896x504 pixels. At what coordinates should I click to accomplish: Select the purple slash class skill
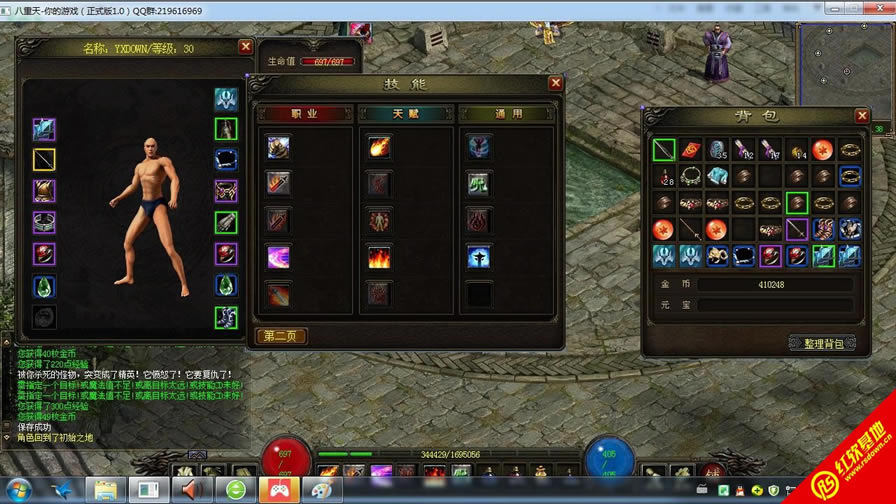[278, 257]
